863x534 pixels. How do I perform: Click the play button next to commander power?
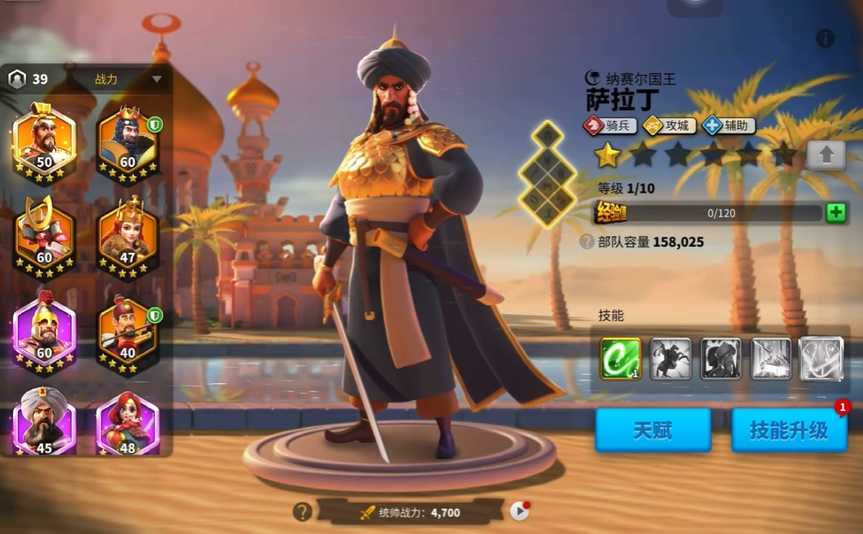tap(519, 511)
